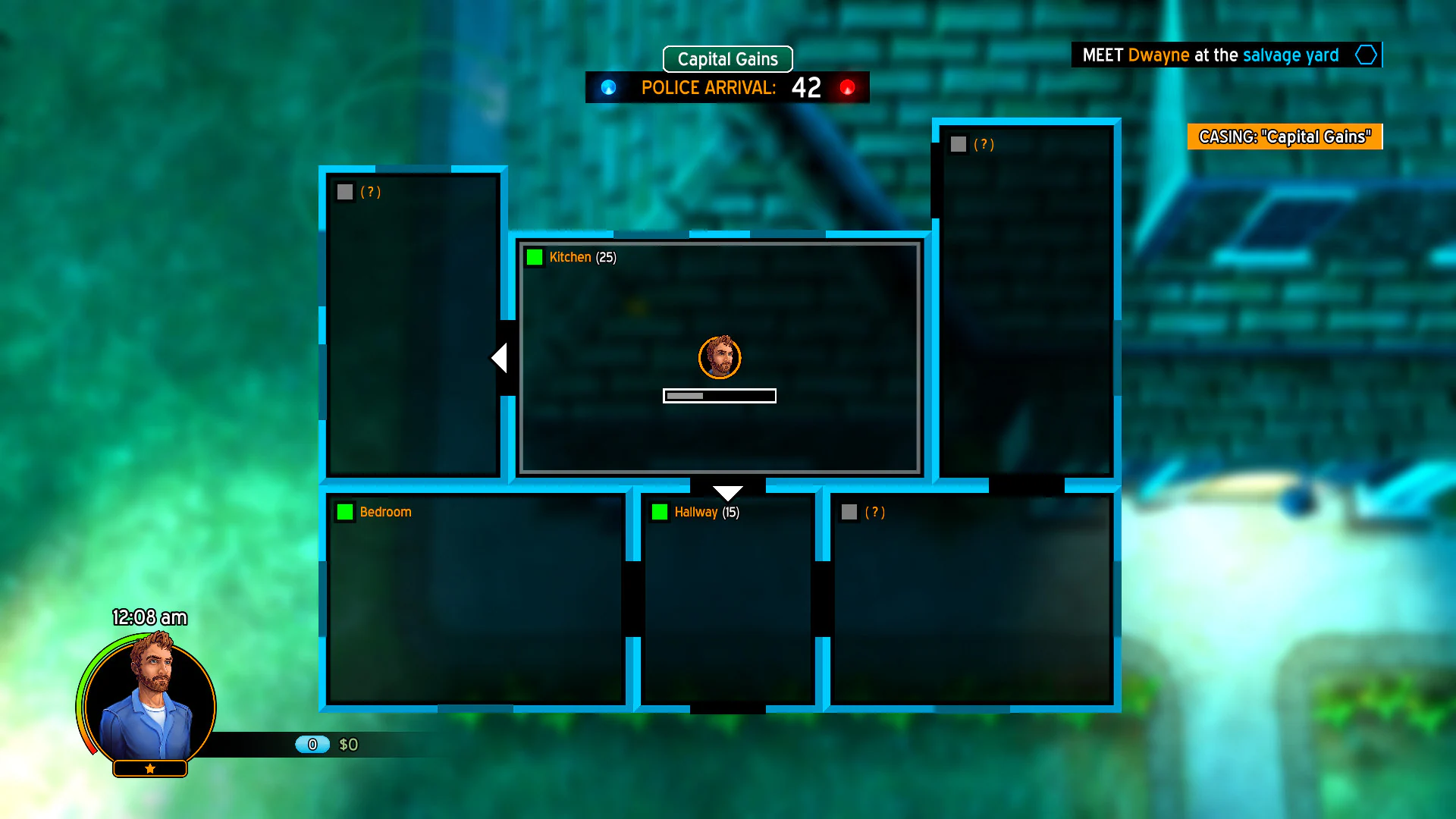This screenshot has height=819, width=1456.
Task: Select the green Kitchen status square
Action: [535, 258]
